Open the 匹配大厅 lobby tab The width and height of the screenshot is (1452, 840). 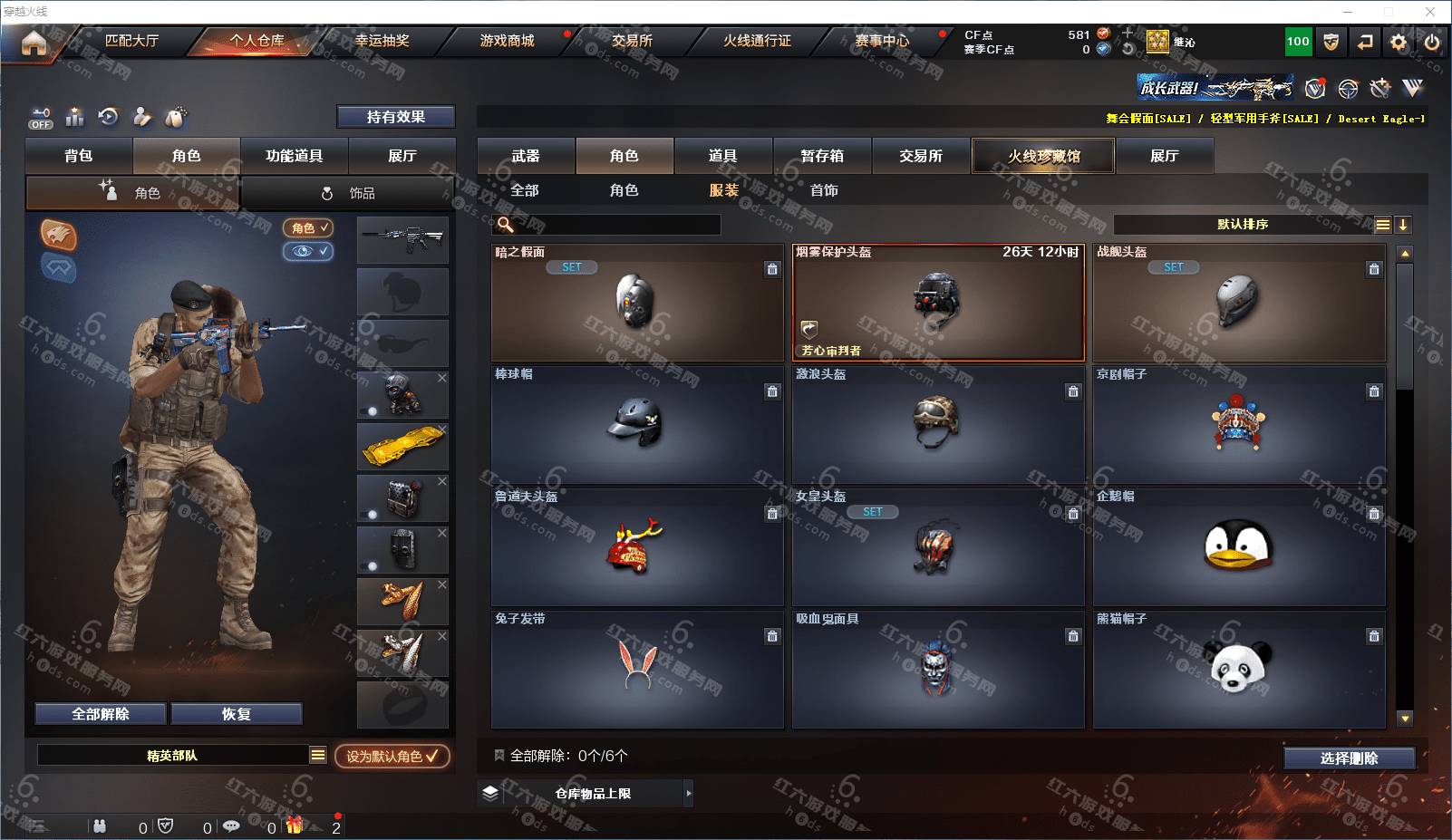[x=131, y=41]
